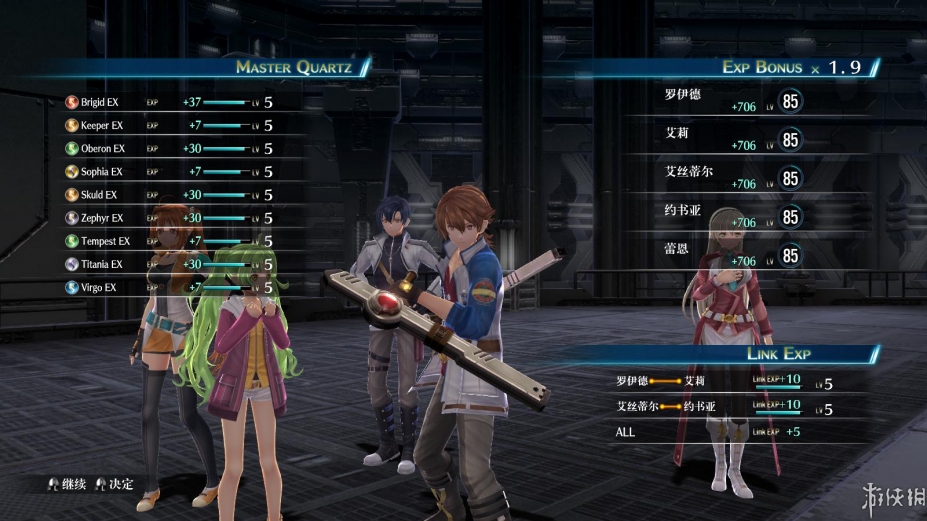927x521 pixels.
Task: Select the Brigid EX master quartz row
Action: click(x=100, y=102)
